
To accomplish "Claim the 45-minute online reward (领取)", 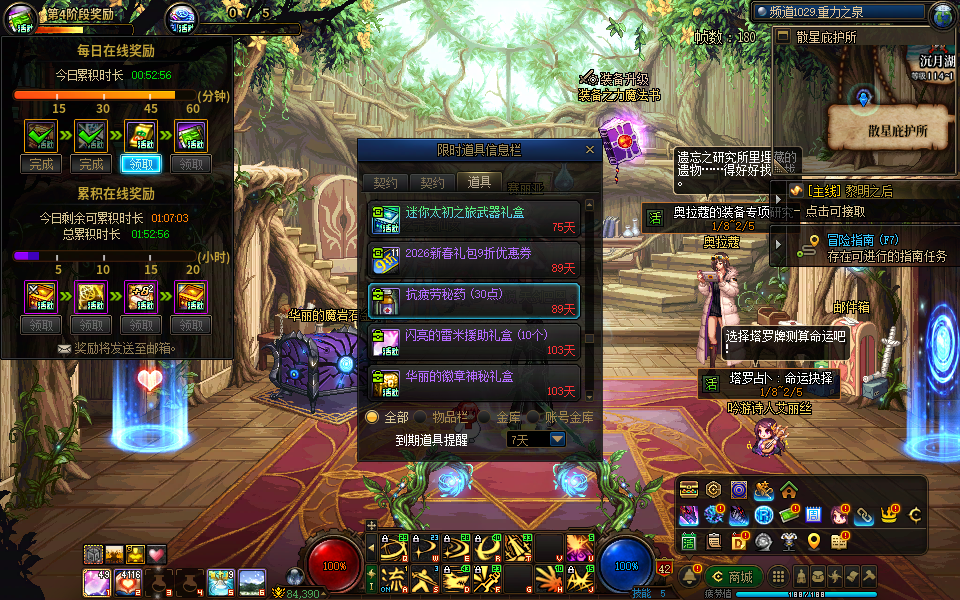I will pyautogui.click(x=140, y=164).
